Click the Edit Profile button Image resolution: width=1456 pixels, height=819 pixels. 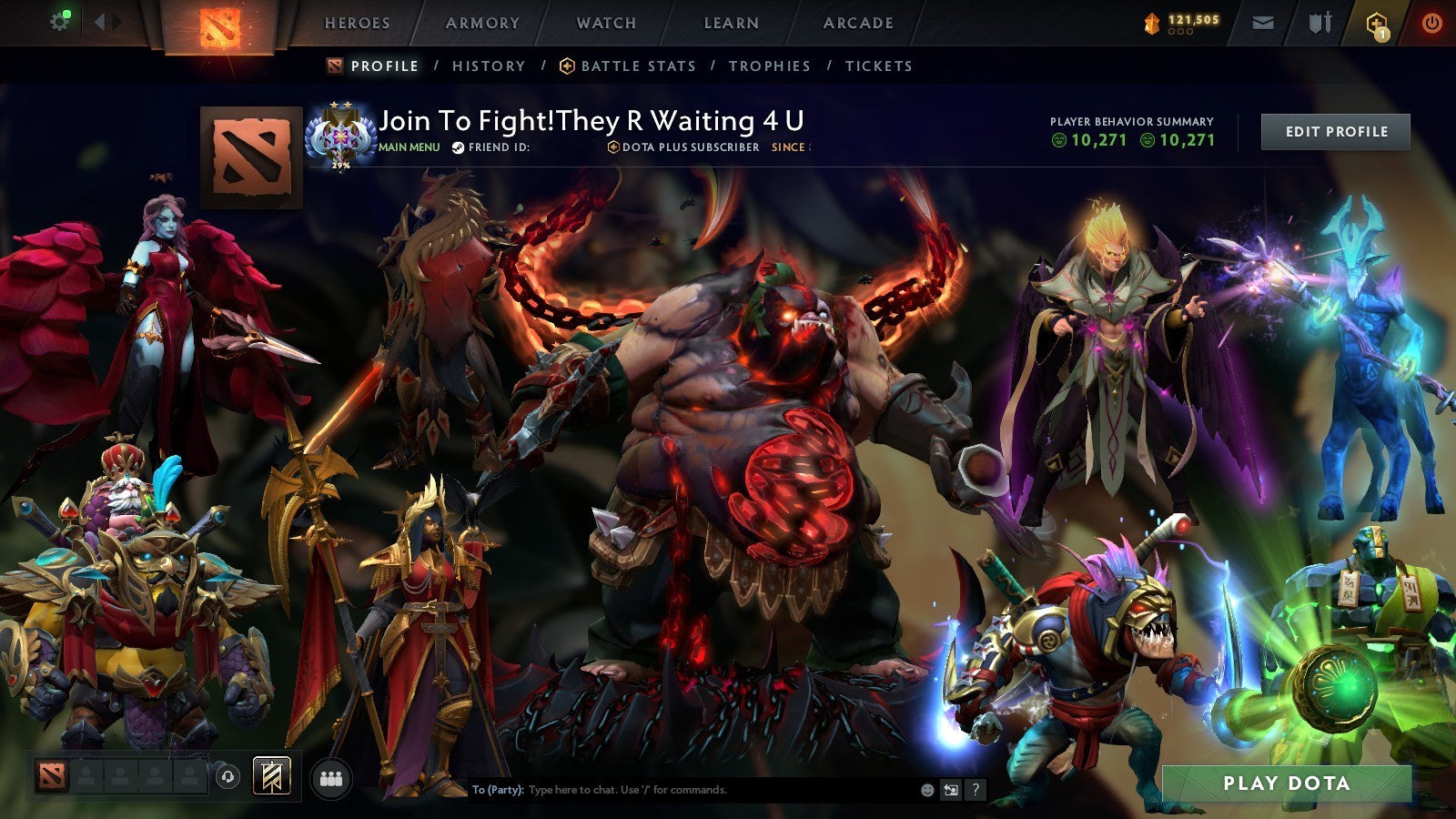click(1334, 131)
